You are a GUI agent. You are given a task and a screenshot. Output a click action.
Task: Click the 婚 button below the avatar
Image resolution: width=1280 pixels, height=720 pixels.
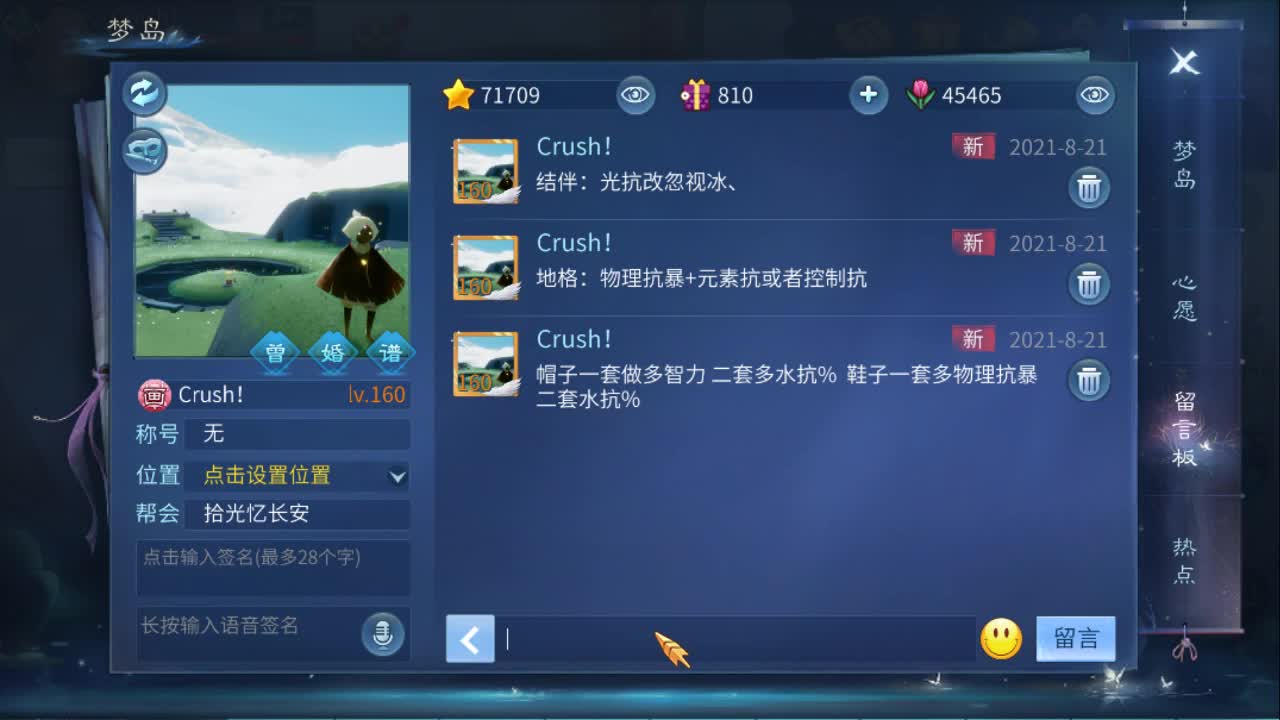point(332,352)
